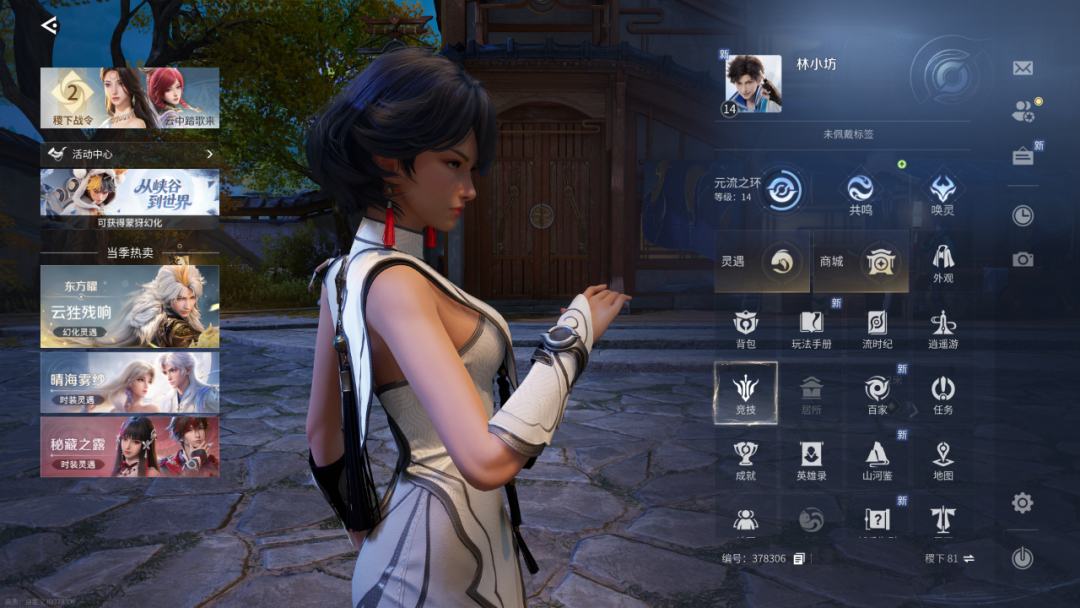This screenshot has width=1080, height=608.
Task: Open the 外观 appearance menu
Action: click(943, 262)
